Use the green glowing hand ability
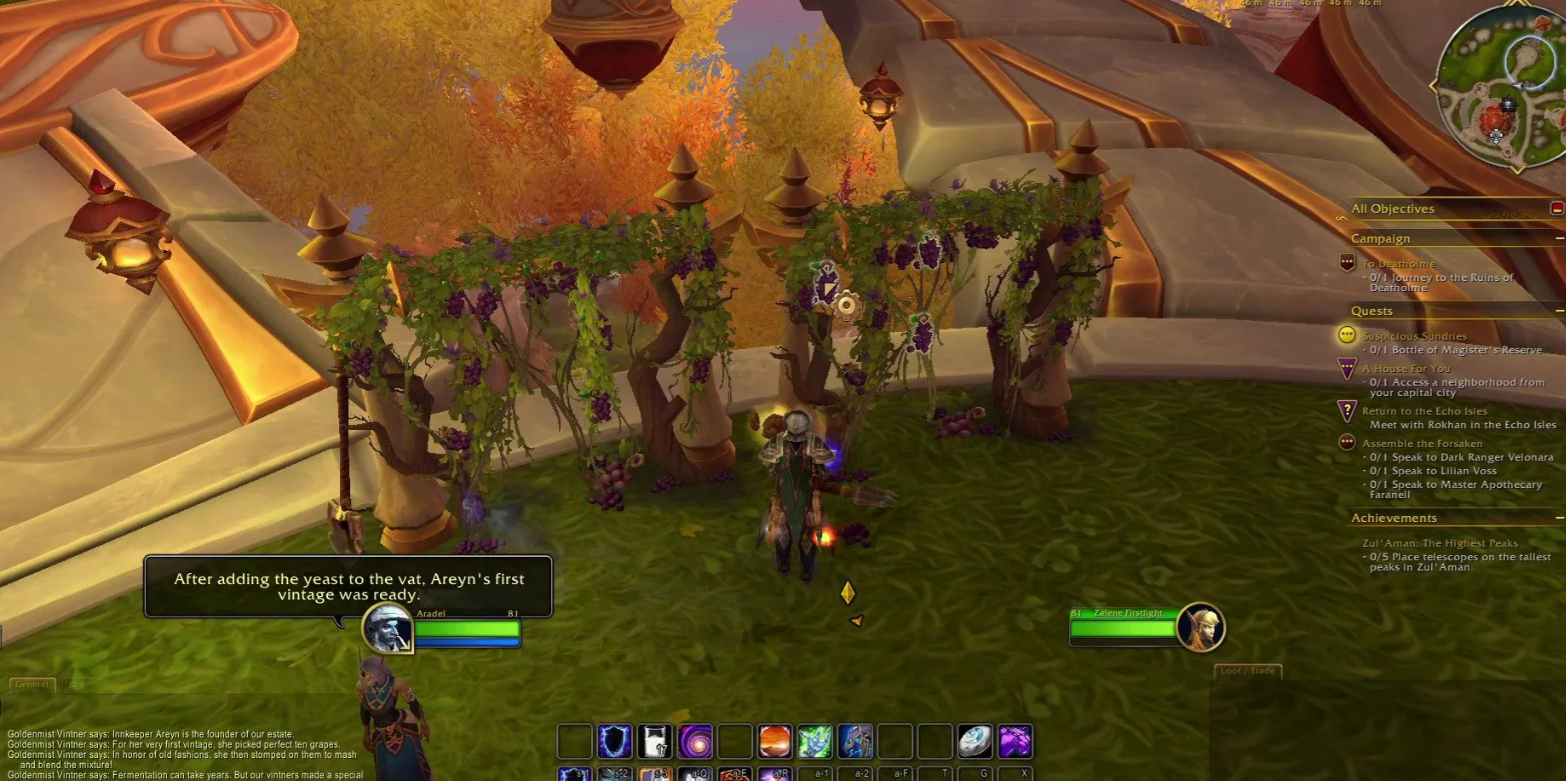 coord(815,742)
